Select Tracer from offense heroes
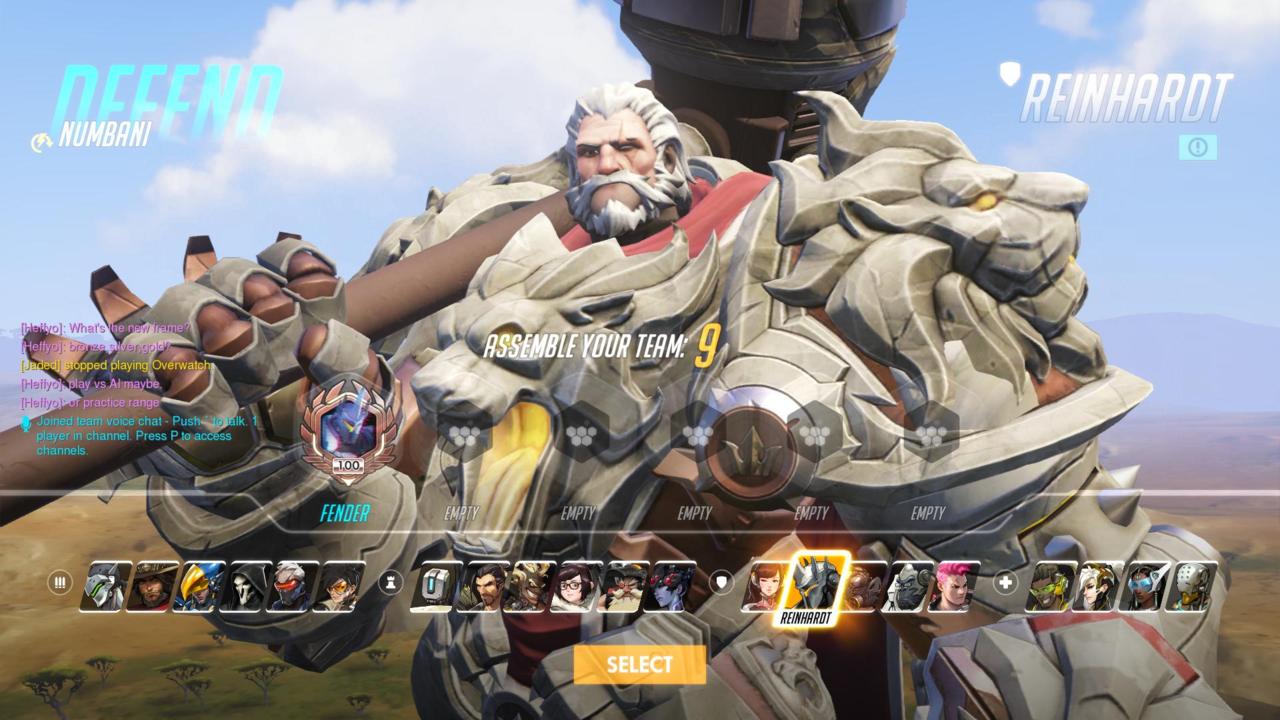Viewport: 1280px width, 720px height. (x=339, y=587)
